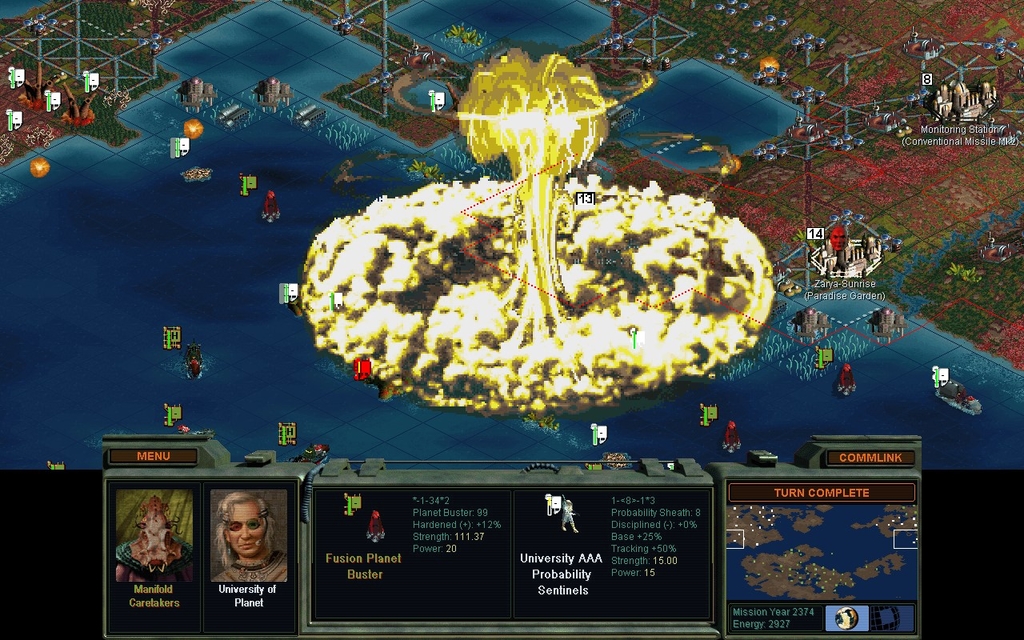1024x640 pixels.
Task: Click the world minimap
Action: pos(821,551)
